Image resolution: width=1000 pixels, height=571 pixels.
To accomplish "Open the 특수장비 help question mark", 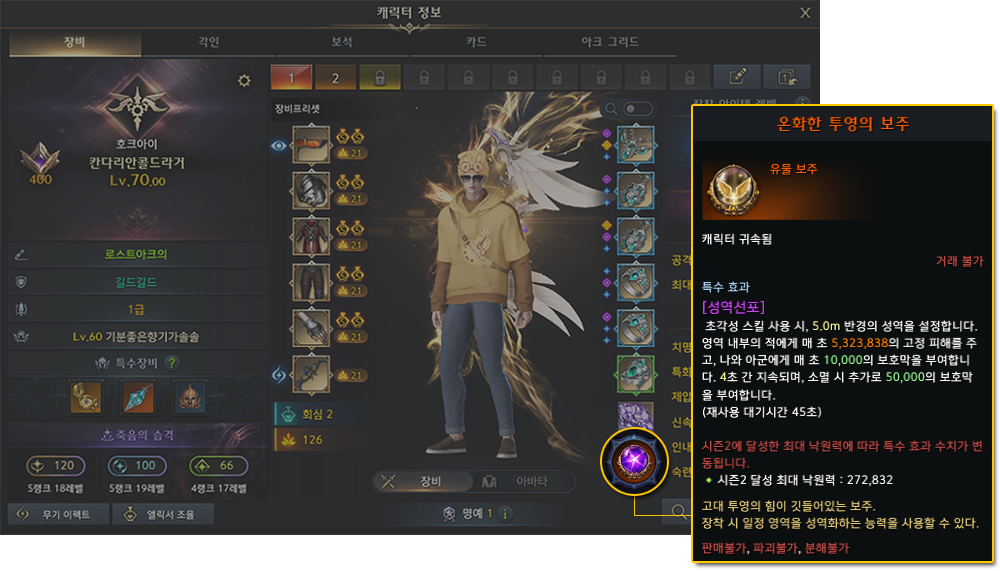I will click(172, 363).
